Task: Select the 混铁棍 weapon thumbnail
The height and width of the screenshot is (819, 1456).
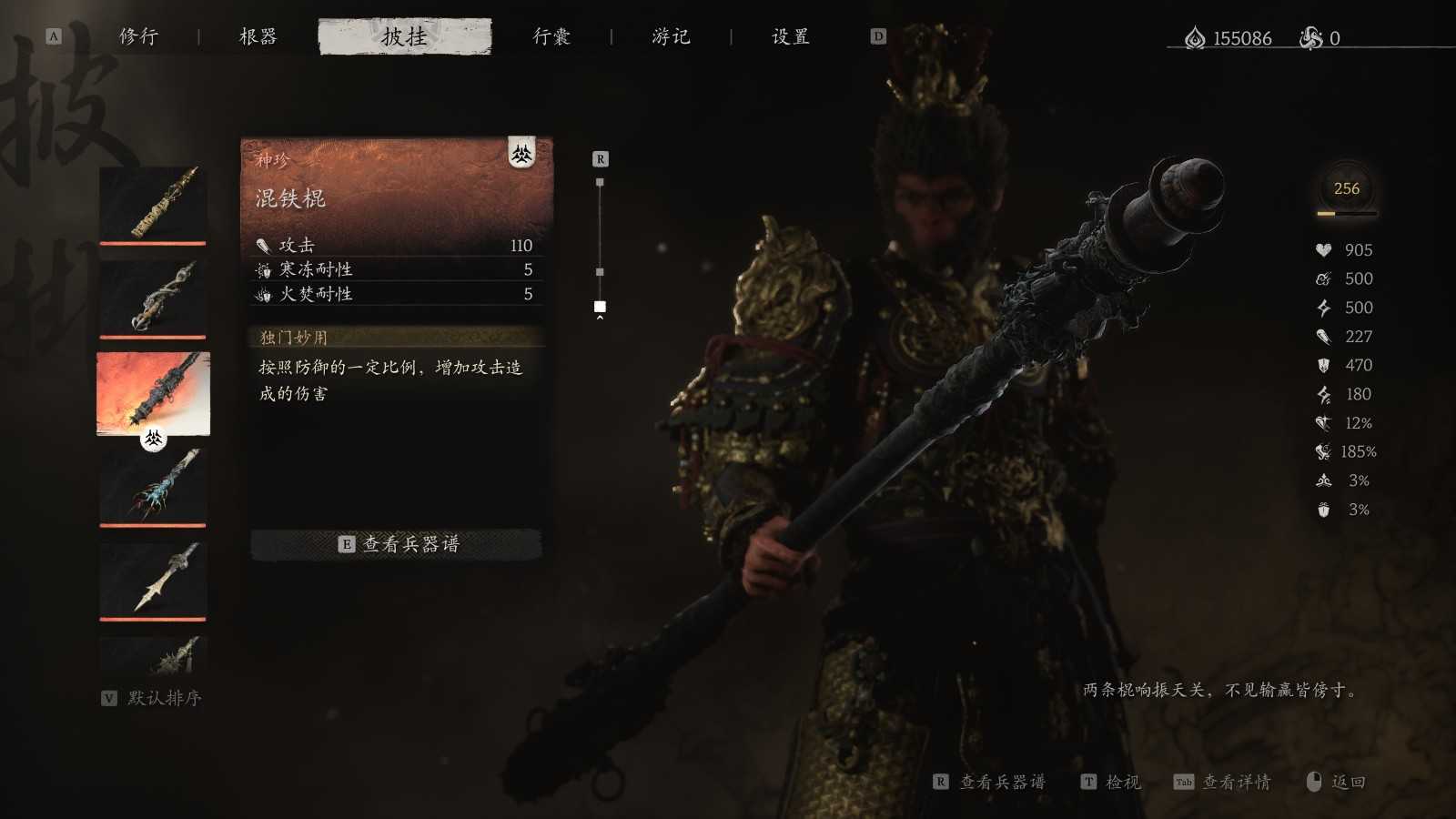Action: [152, 394]
